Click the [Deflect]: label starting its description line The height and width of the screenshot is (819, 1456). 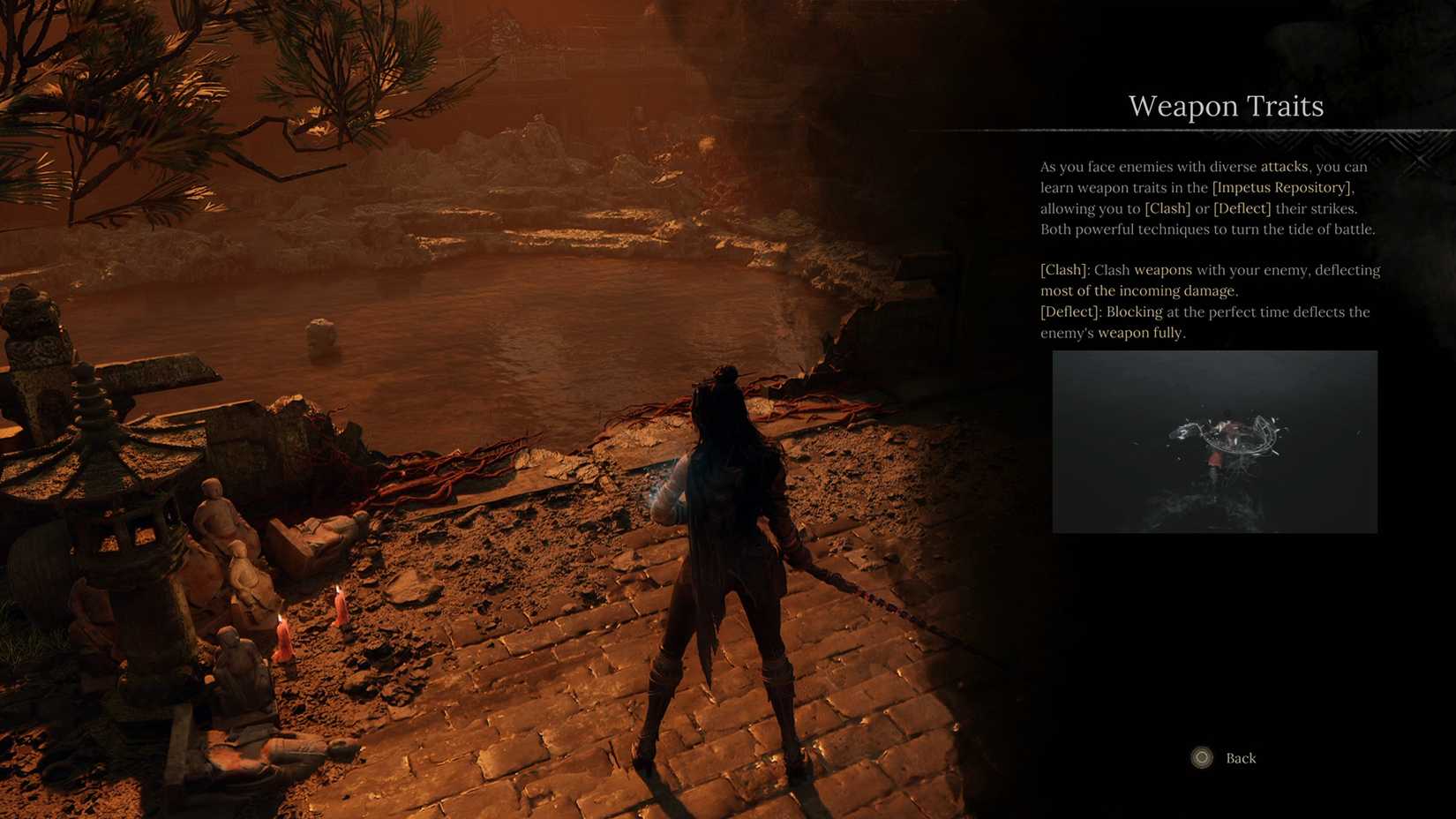click(1070, 312)
